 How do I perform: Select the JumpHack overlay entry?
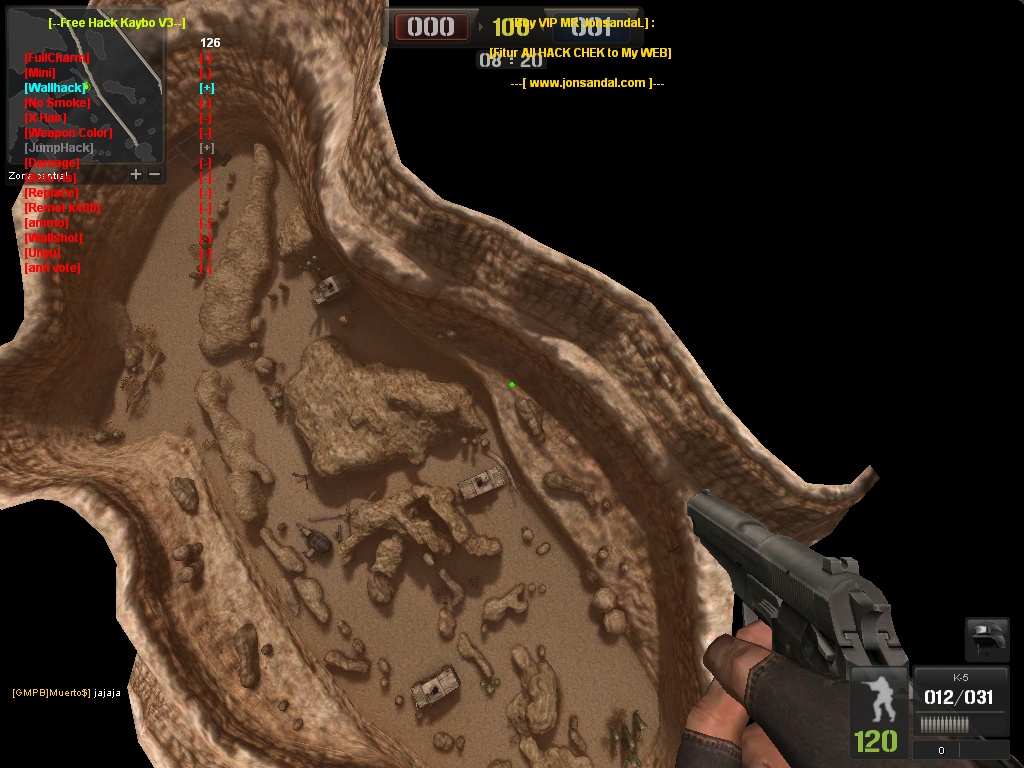tap(59, 148)
